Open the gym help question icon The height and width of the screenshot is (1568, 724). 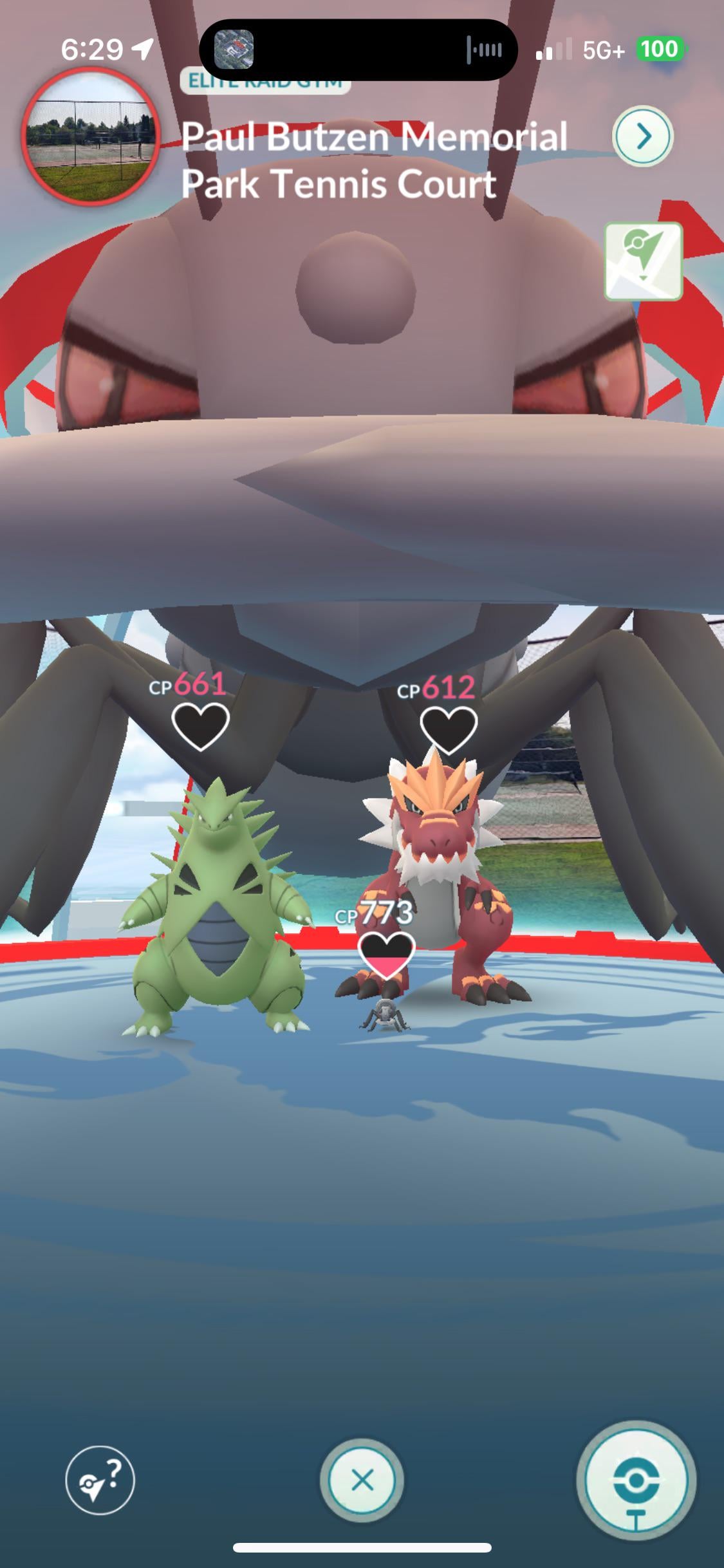click(x=100, y=1479)
